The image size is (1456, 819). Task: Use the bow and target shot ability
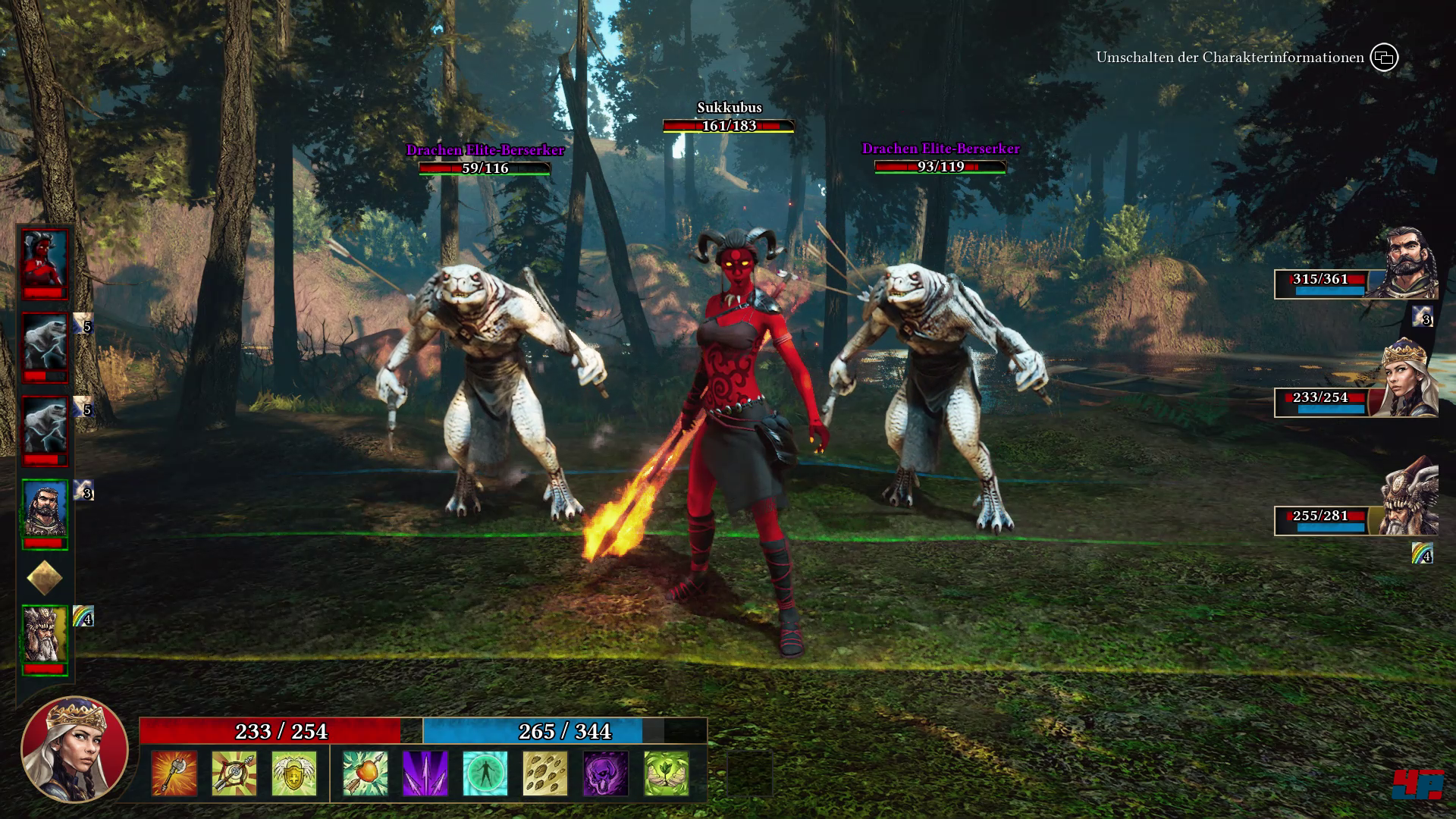[234, 773]
